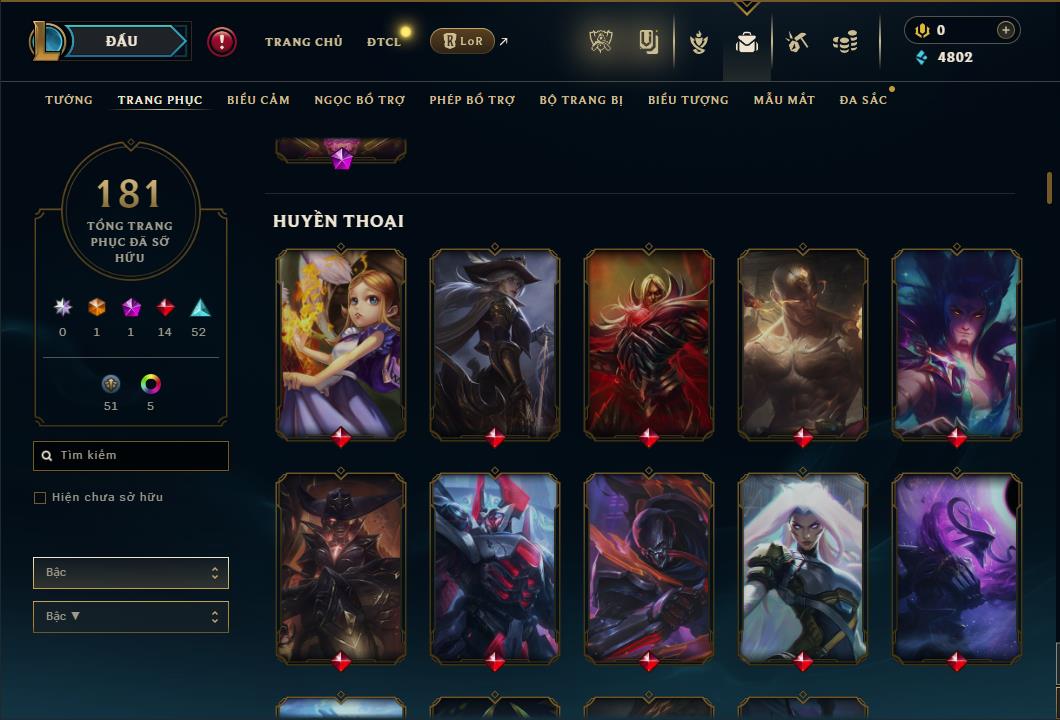The width and height of the screenshot is (1060, 720).
Task: Select the BỘ TRANG BỊ tab
Action: [581, 100]
